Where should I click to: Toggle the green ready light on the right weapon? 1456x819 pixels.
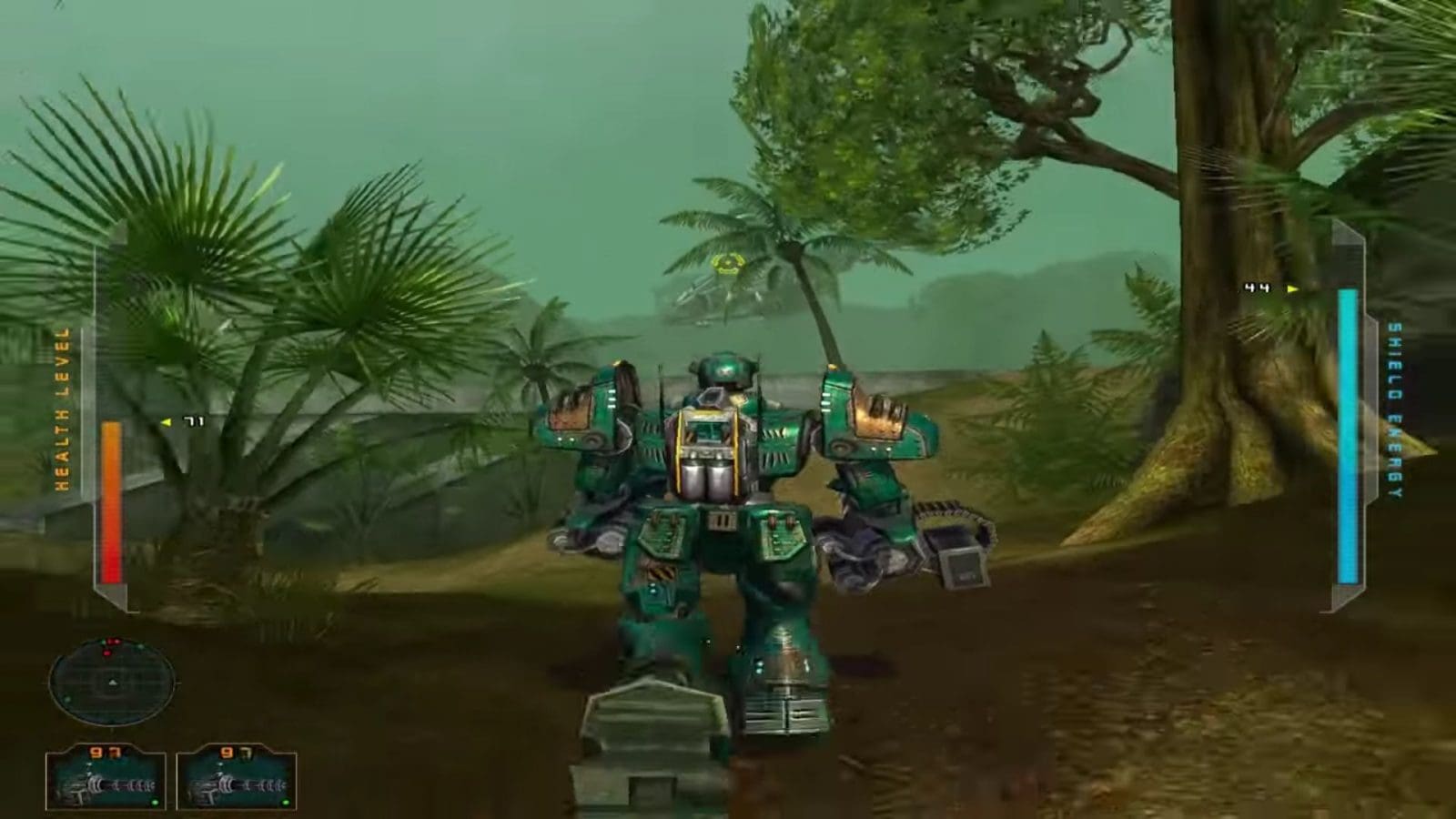(x=285, y=802)
